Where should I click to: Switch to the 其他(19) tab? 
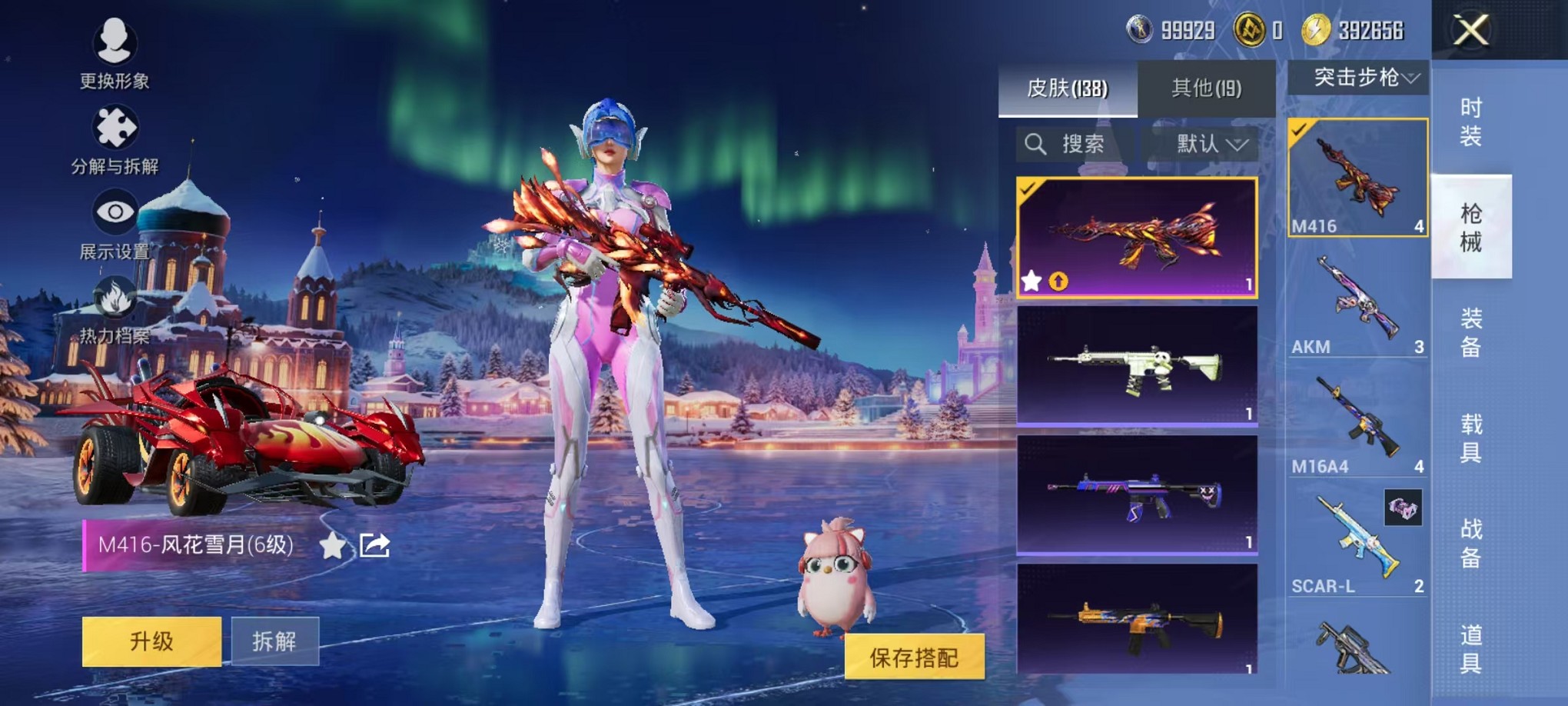click(x=1206, y=88)
